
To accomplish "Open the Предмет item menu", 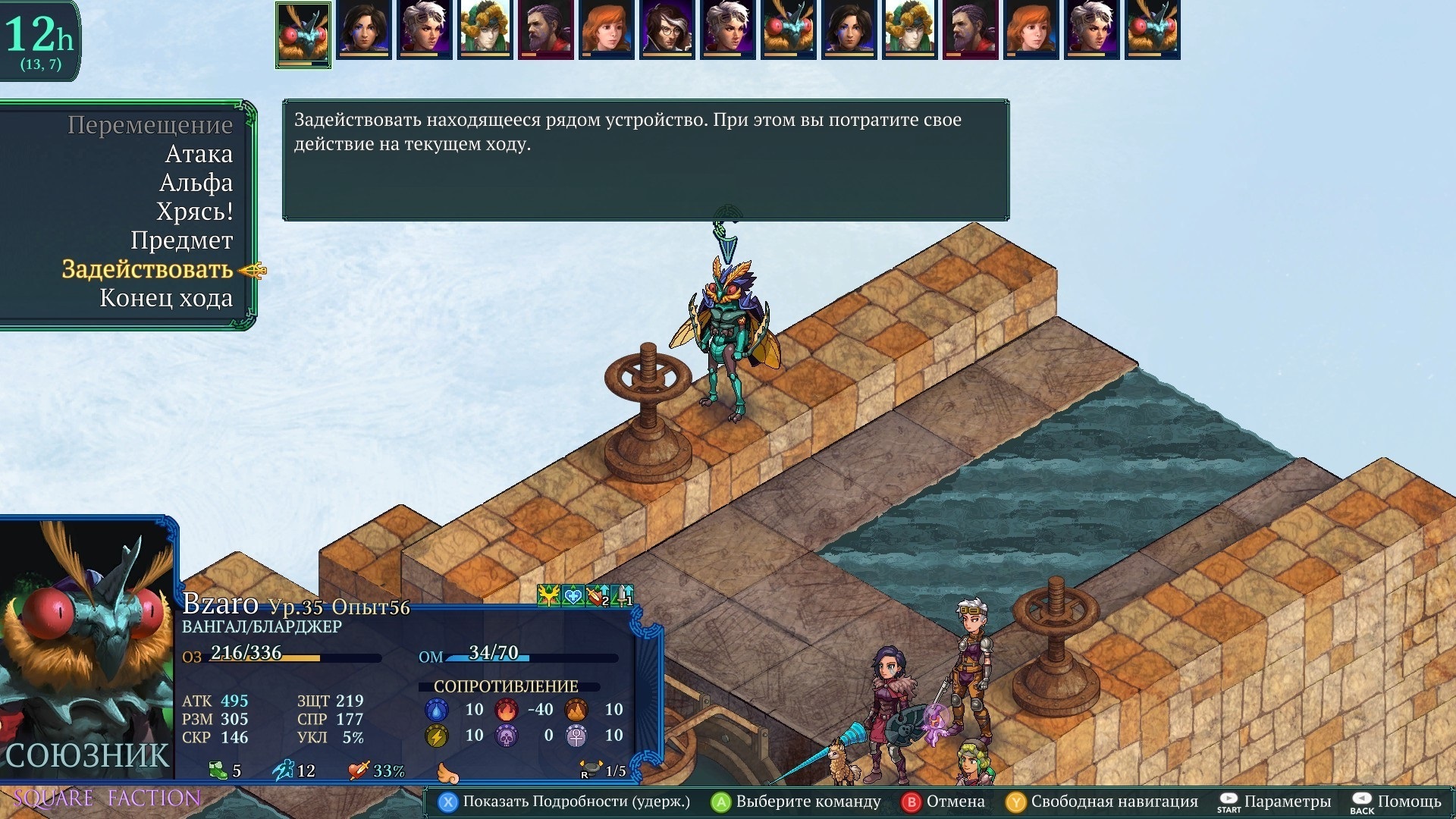I will 181,240.
